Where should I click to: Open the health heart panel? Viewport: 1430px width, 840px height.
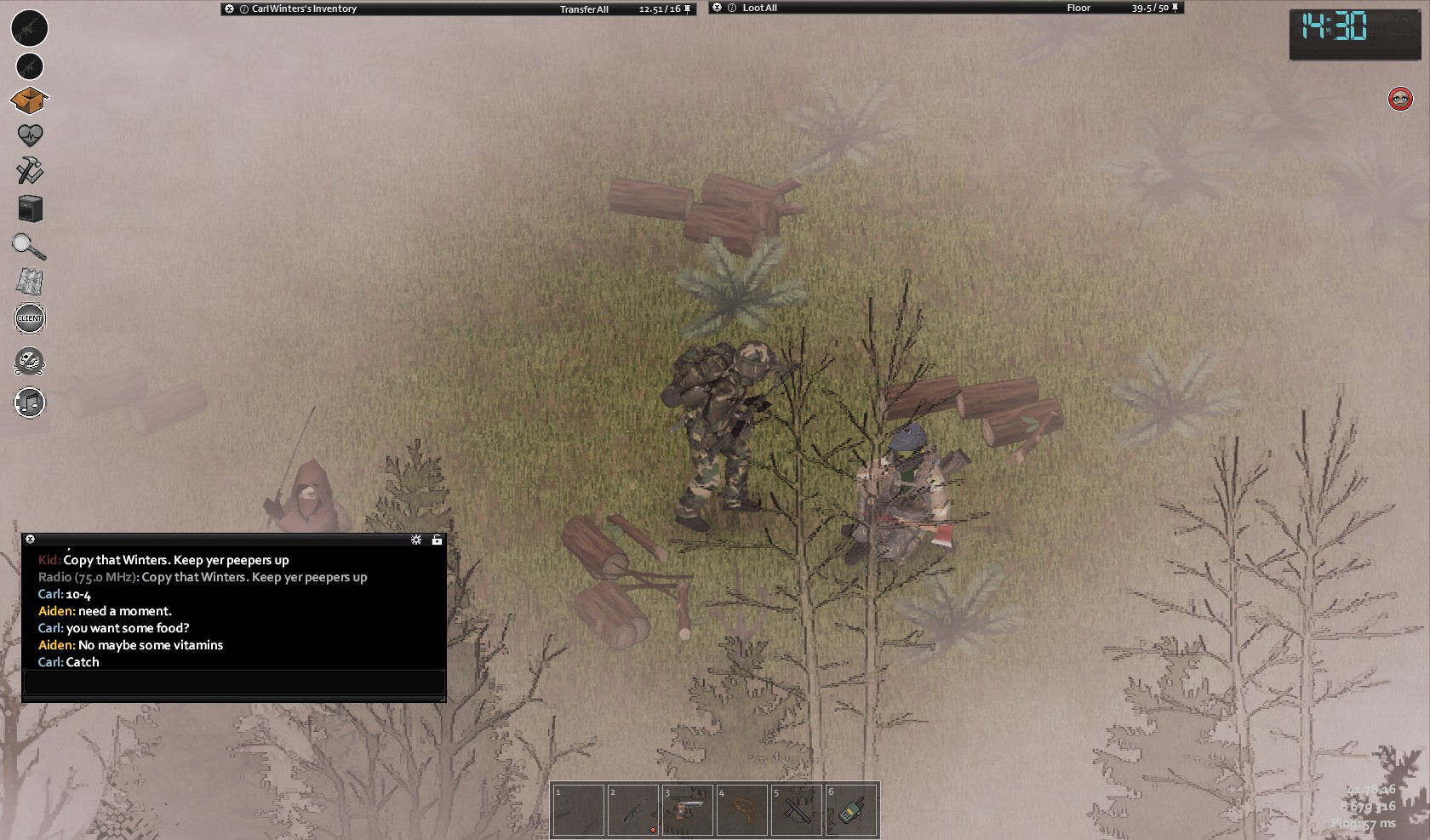30,135
